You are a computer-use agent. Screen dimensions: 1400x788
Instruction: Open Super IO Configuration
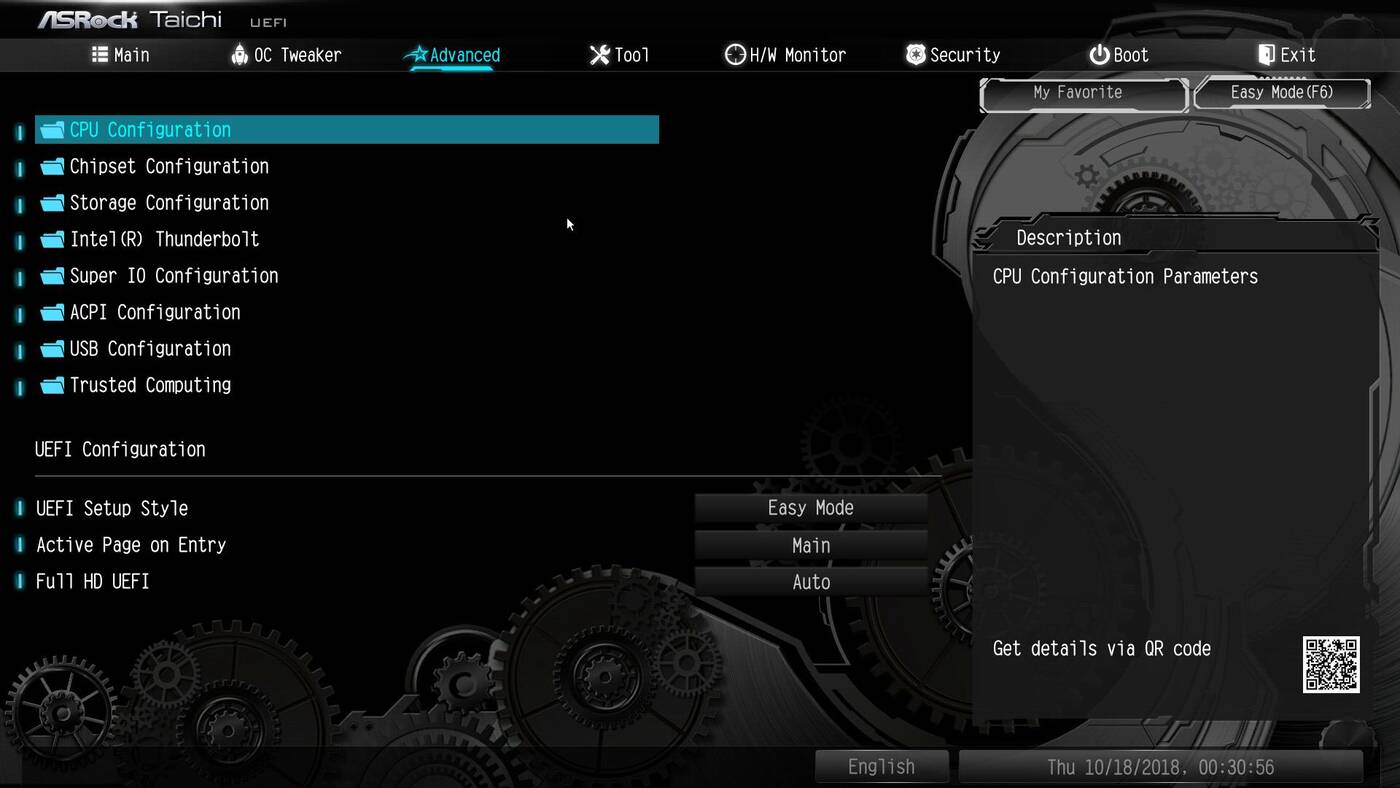173,276
